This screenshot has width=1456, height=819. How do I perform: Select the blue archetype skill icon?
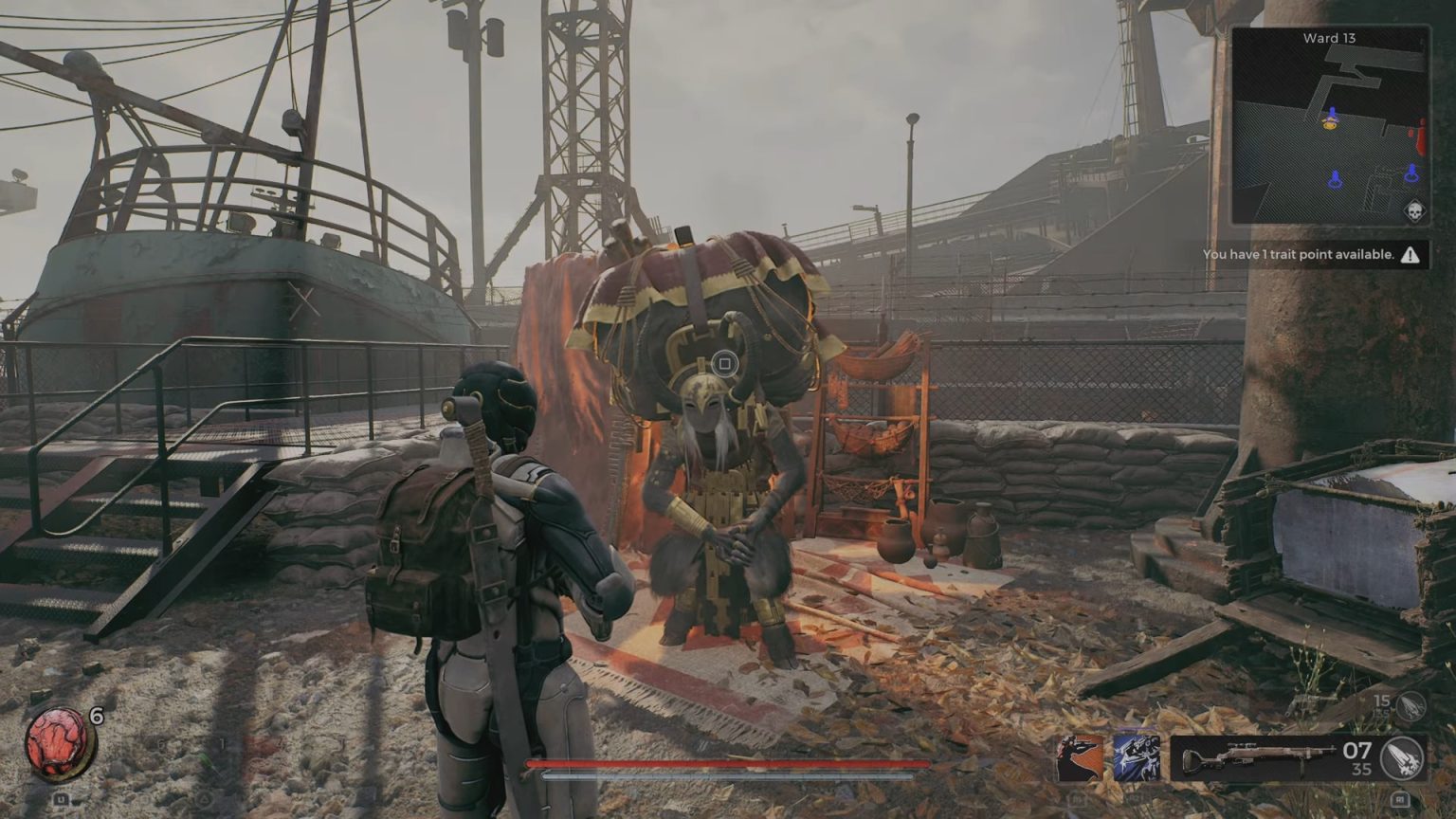[x=1136, y=758]
